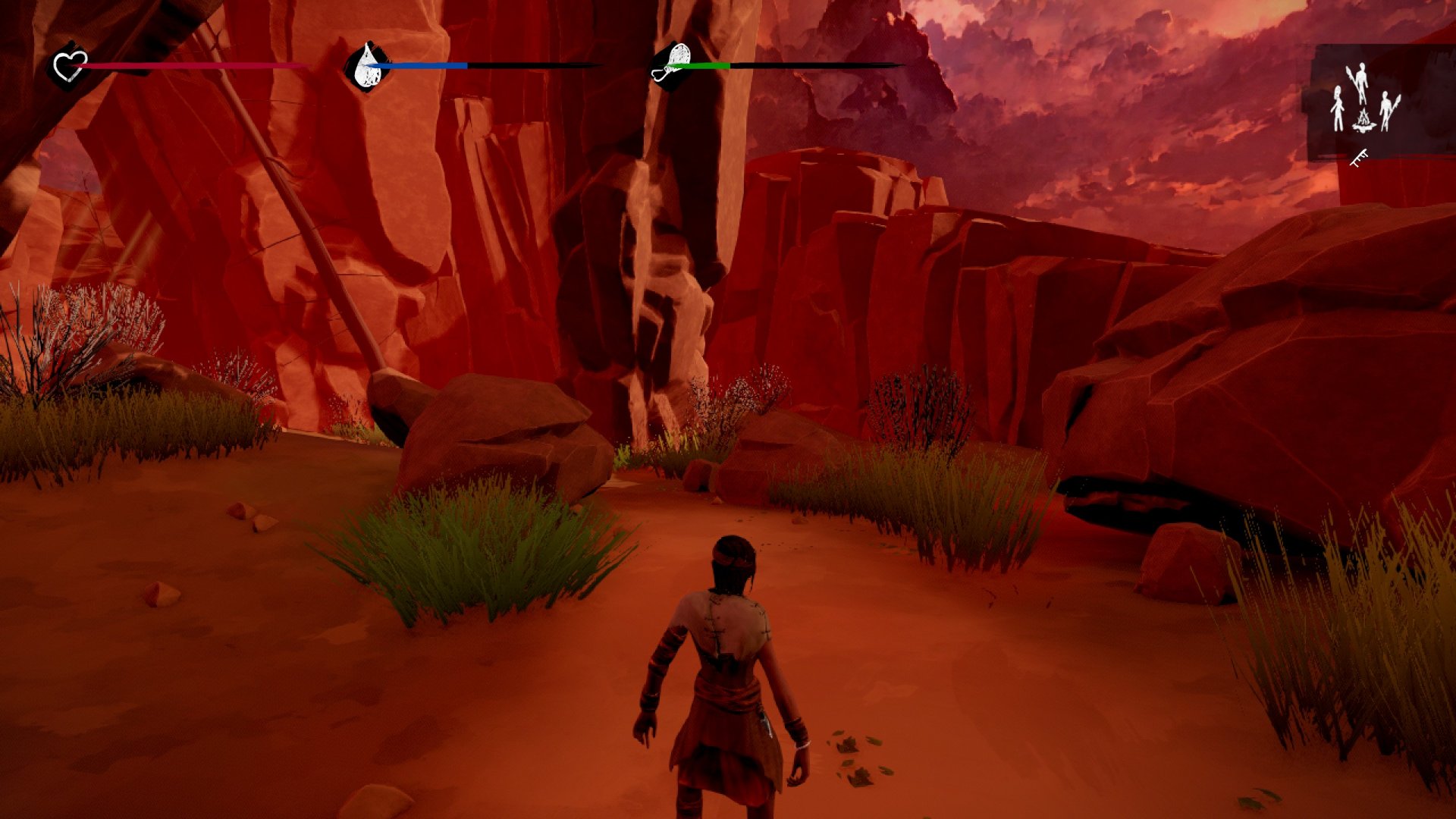
Task: Click the heart health icon
Action: click(69, 66)
